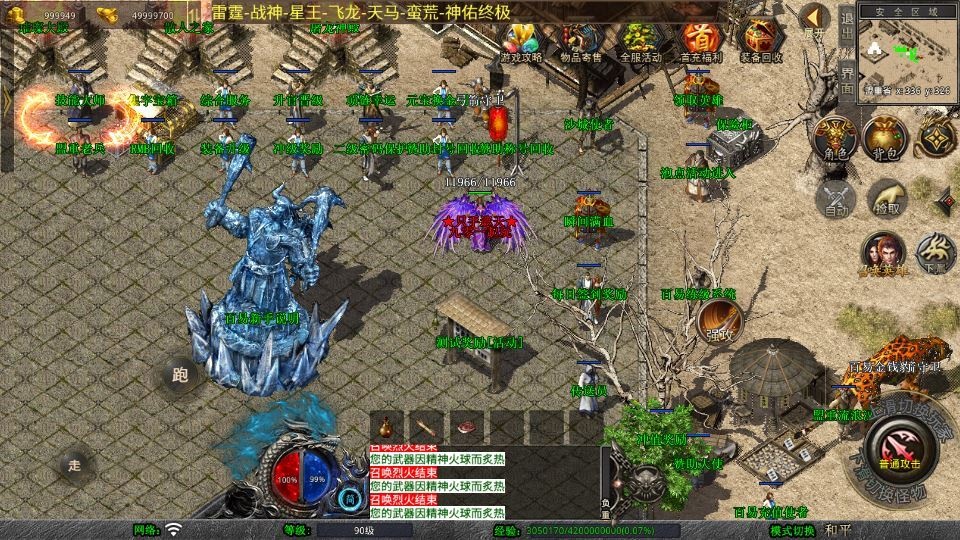This screenshot has height=540, width=960.
Task: Switch to 走 walk movement mode
Action: point(73,464)
